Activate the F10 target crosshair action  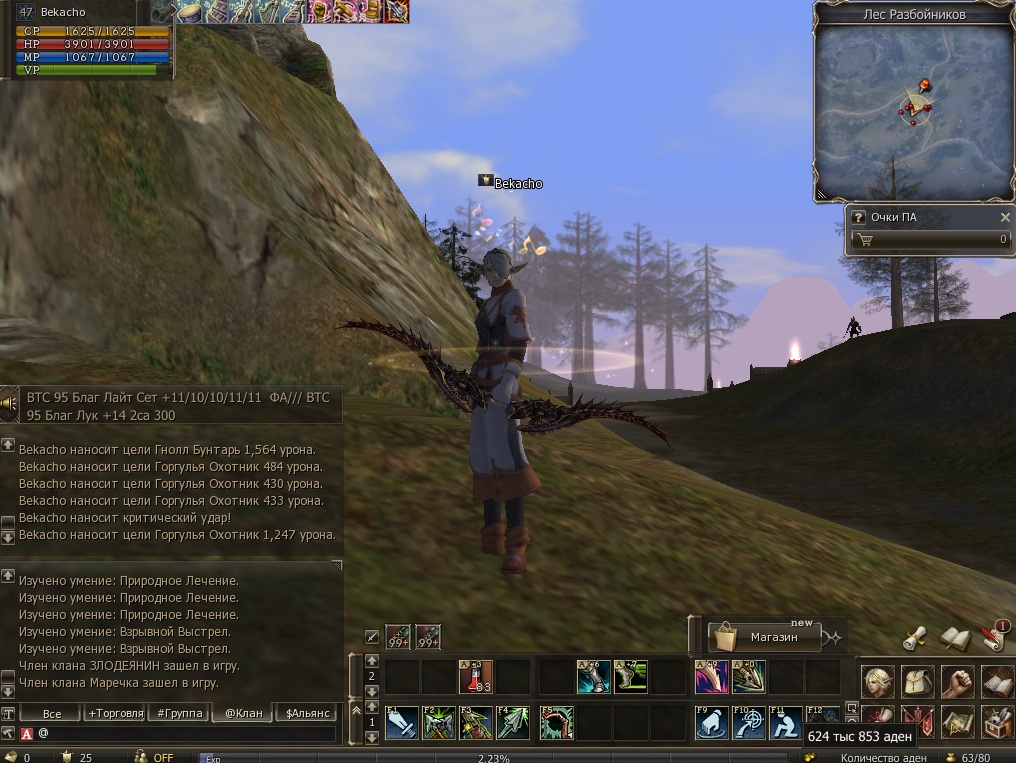(748, 722)
